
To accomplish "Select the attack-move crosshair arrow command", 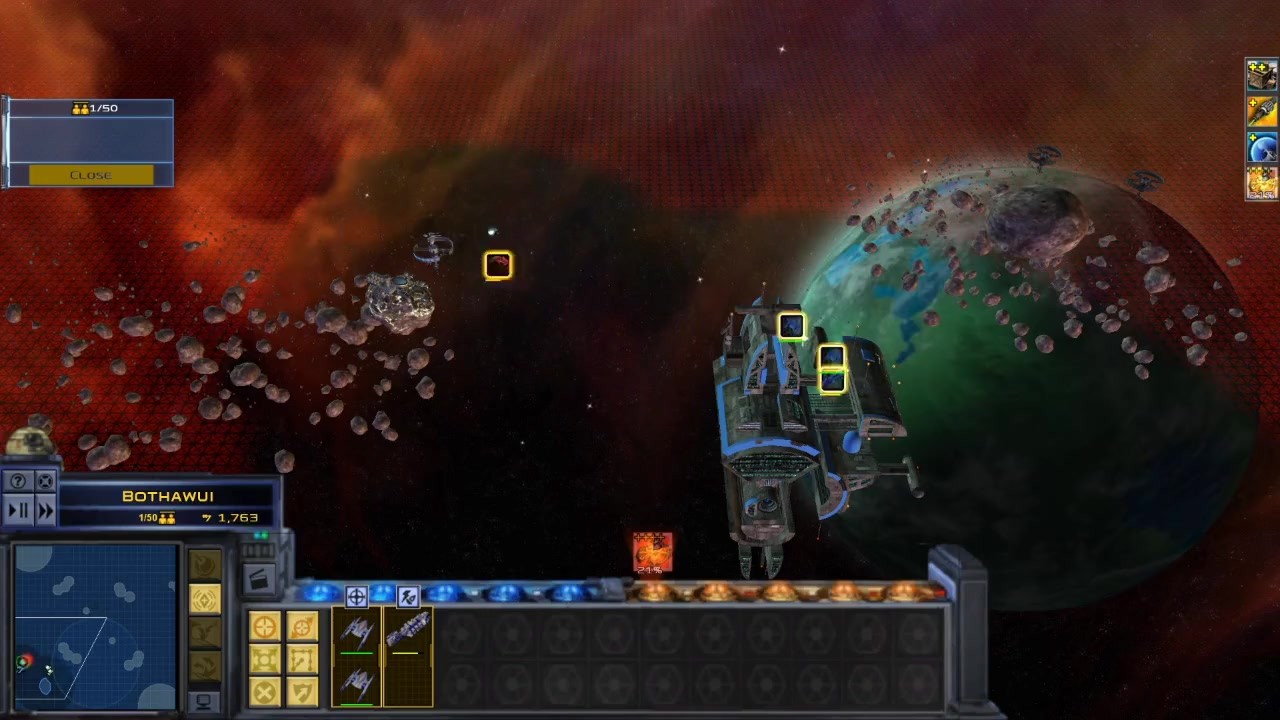I will point(302,627).
